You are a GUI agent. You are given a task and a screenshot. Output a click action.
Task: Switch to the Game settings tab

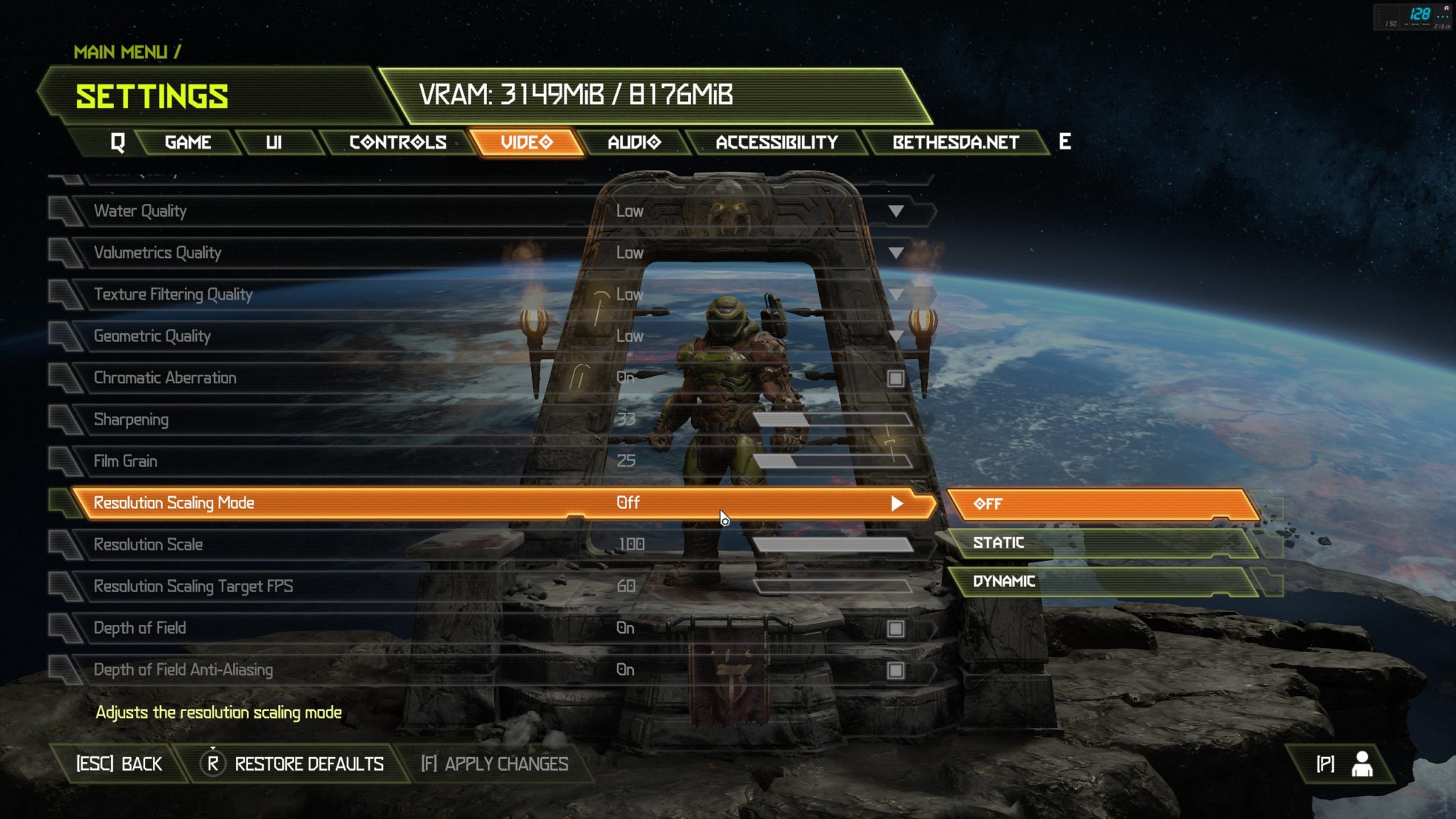point(188,142)
